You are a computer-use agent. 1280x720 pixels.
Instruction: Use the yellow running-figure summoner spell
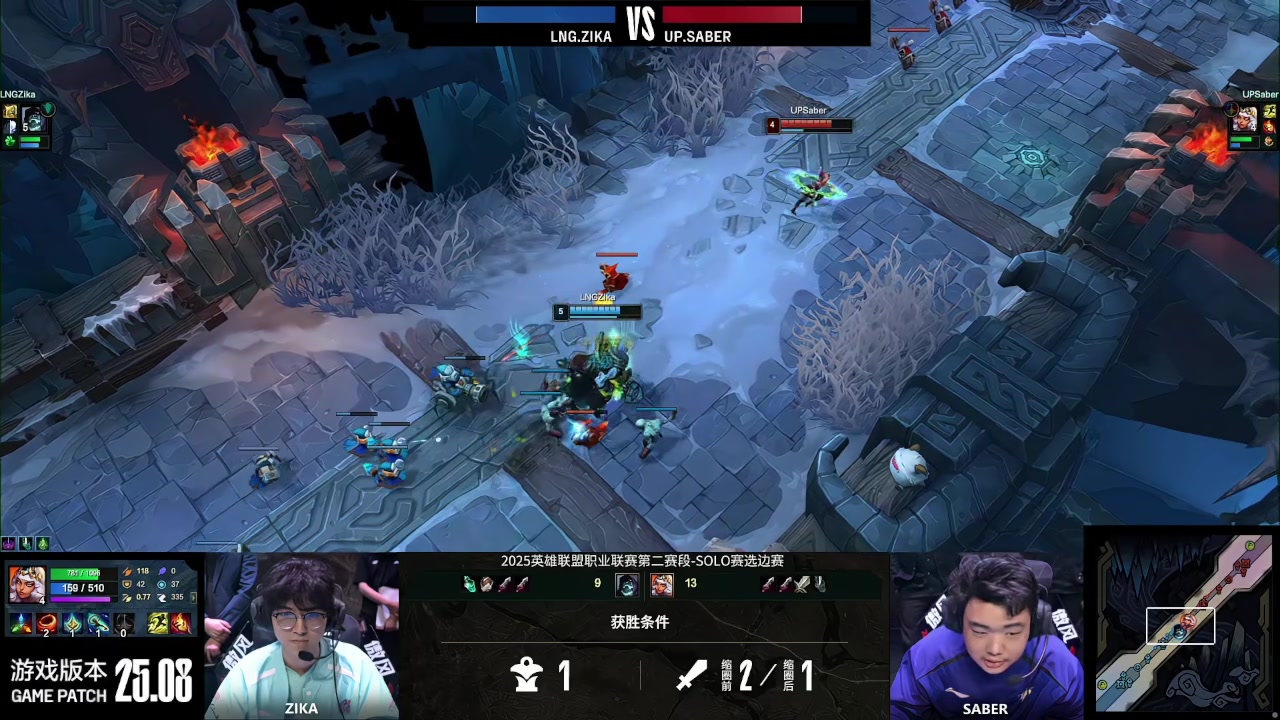[x=158, y=624]
